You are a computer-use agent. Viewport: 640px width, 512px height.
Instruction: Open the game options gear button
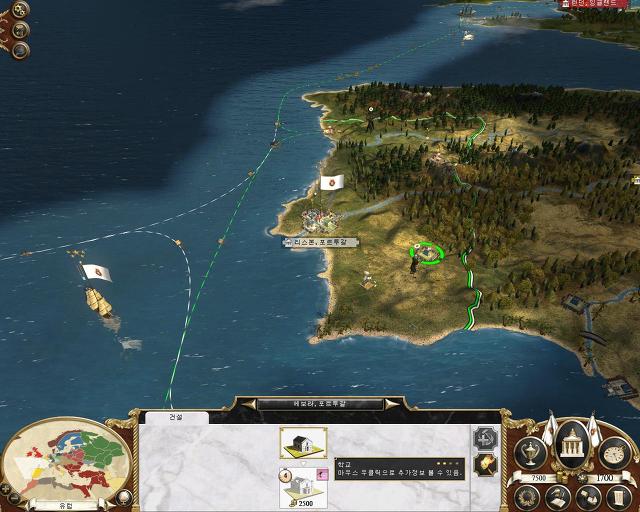[20, 10]
